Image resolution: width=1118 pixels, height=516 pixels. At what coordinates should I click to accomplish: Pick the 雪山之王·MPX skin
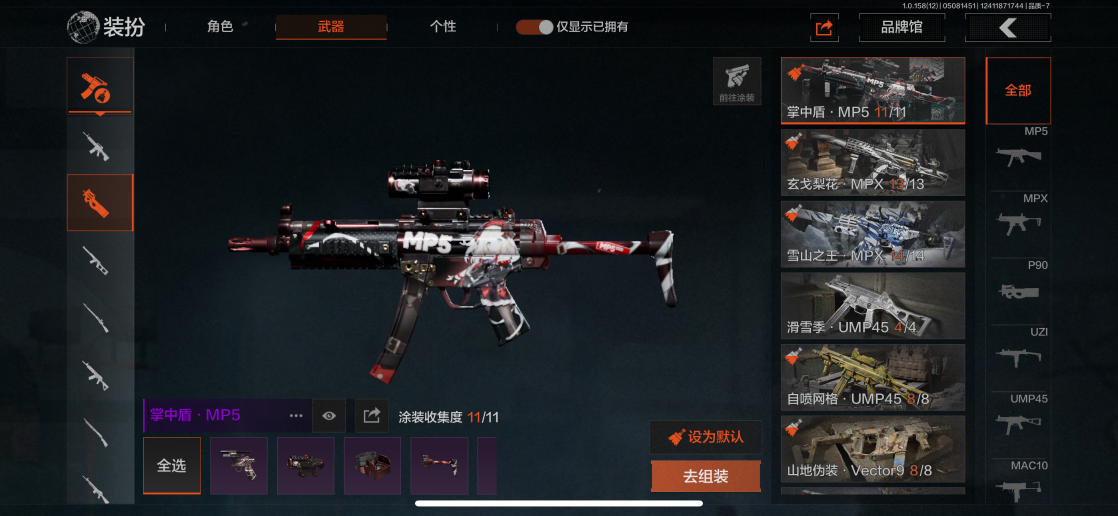[x=872, y=234]
